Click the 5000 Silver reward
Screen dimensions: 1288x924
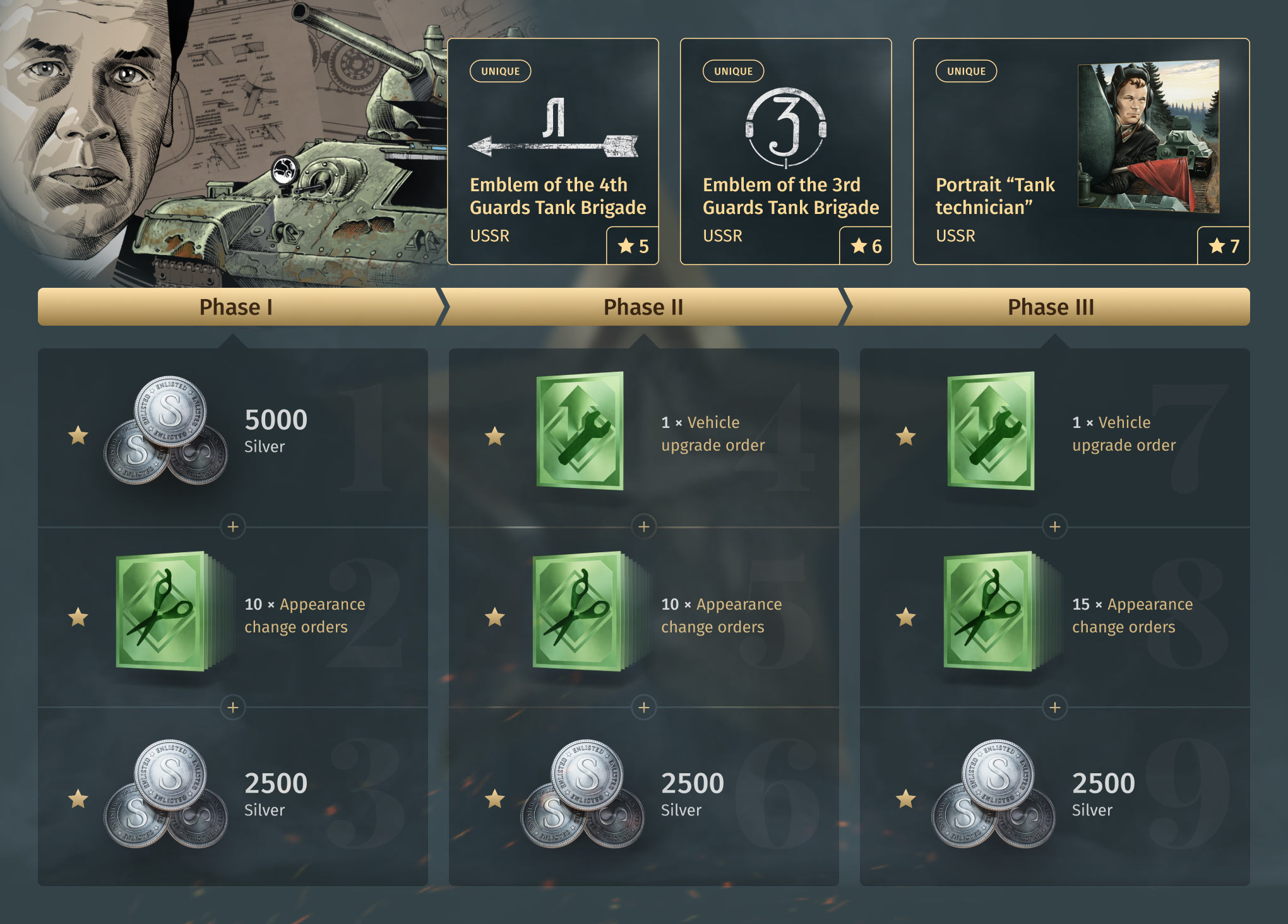click(232, 435)
